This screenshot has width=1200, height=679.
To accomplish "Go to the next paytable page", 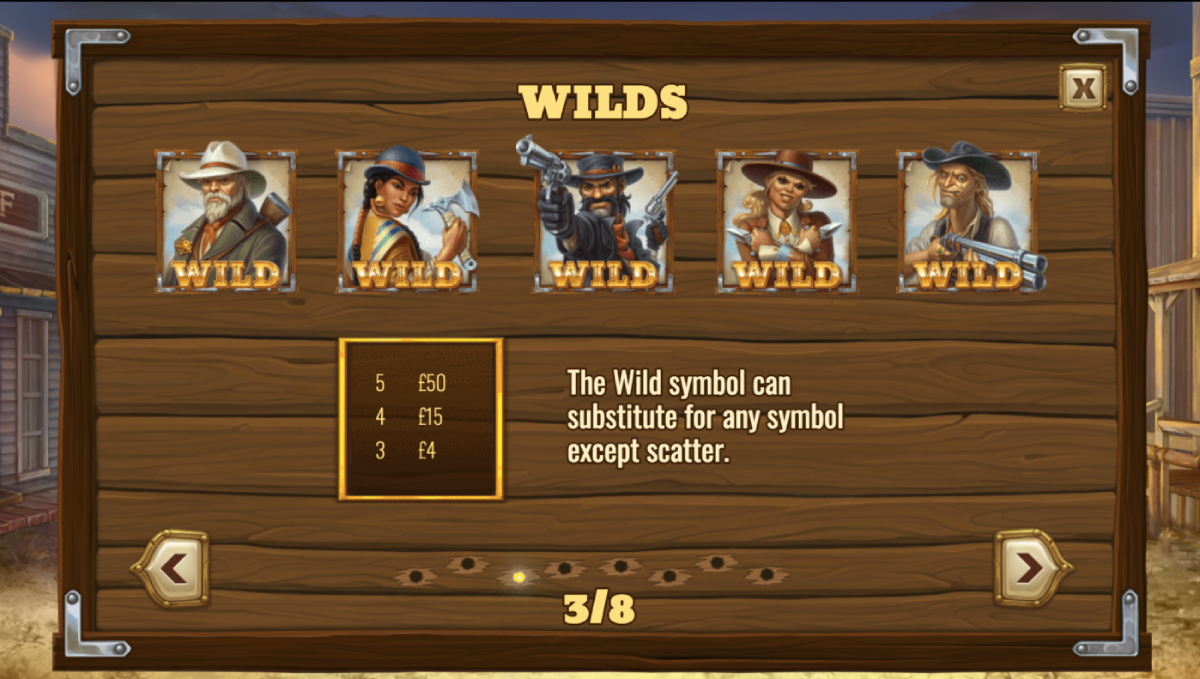I will click(x=1031, y=568).
